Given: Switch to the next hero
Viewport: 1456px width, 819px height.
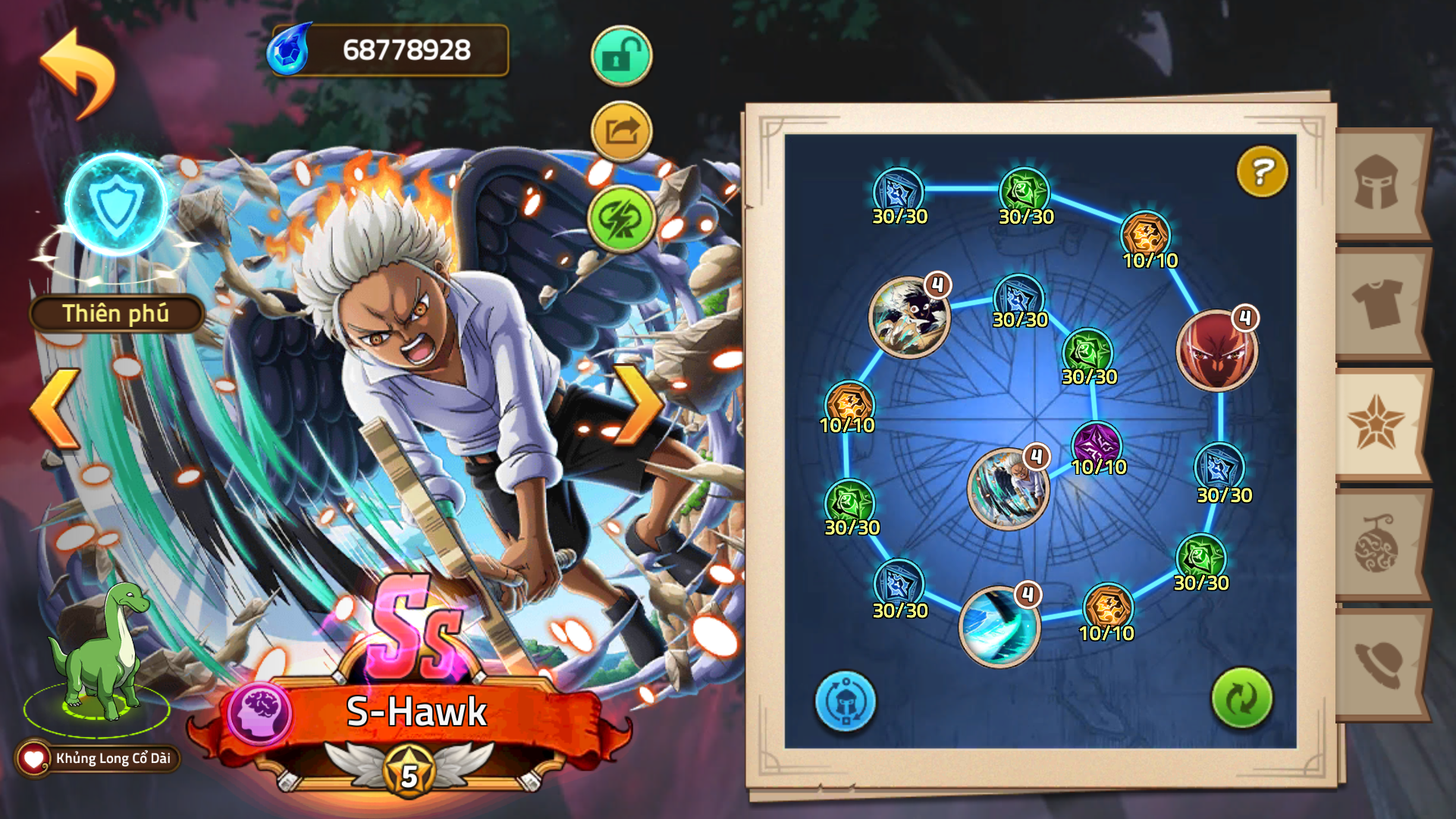Looking at the screenshot, I should (x=638, y=405).
